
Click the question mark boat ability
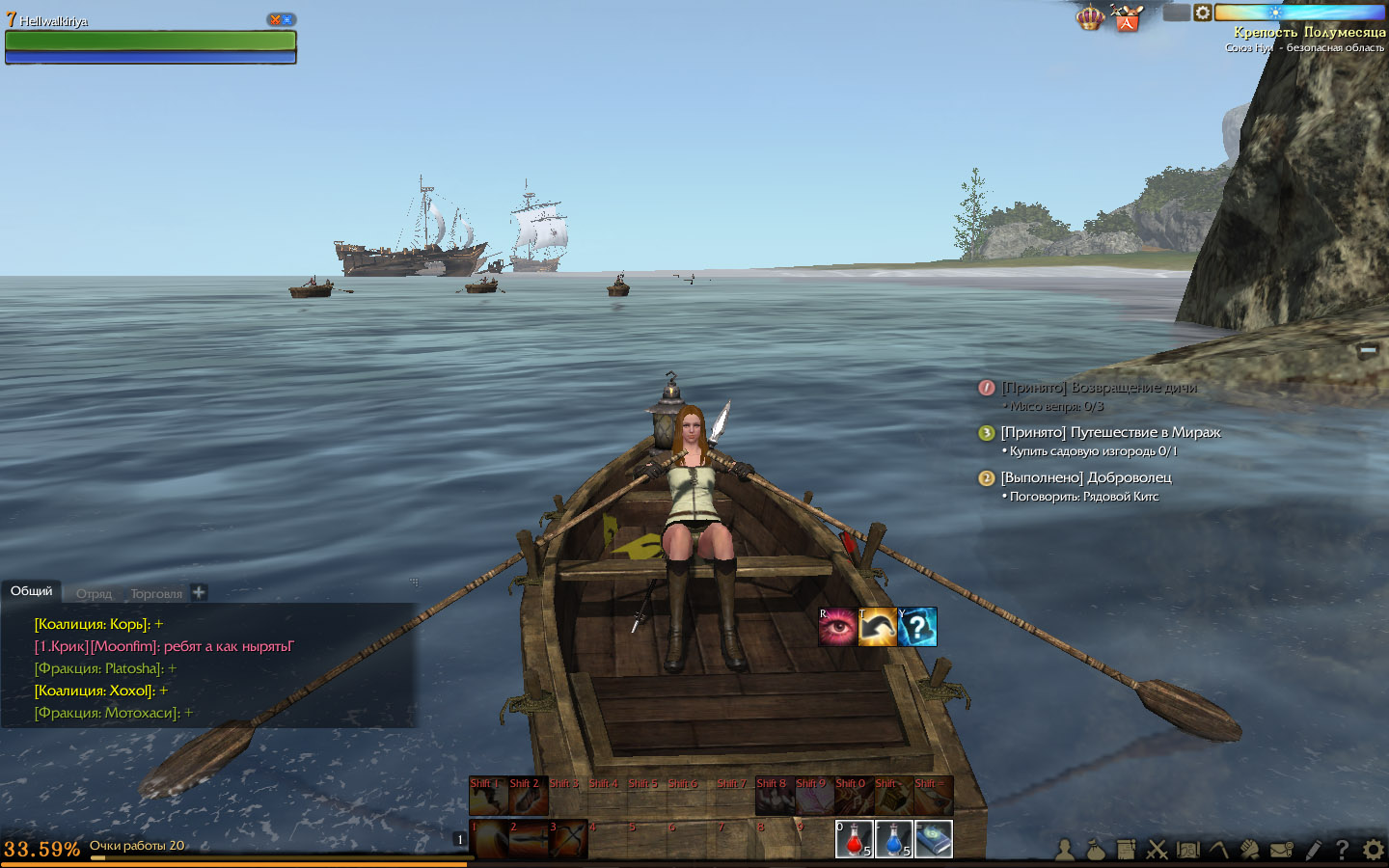pyautogui.click(x=917, y=627)
